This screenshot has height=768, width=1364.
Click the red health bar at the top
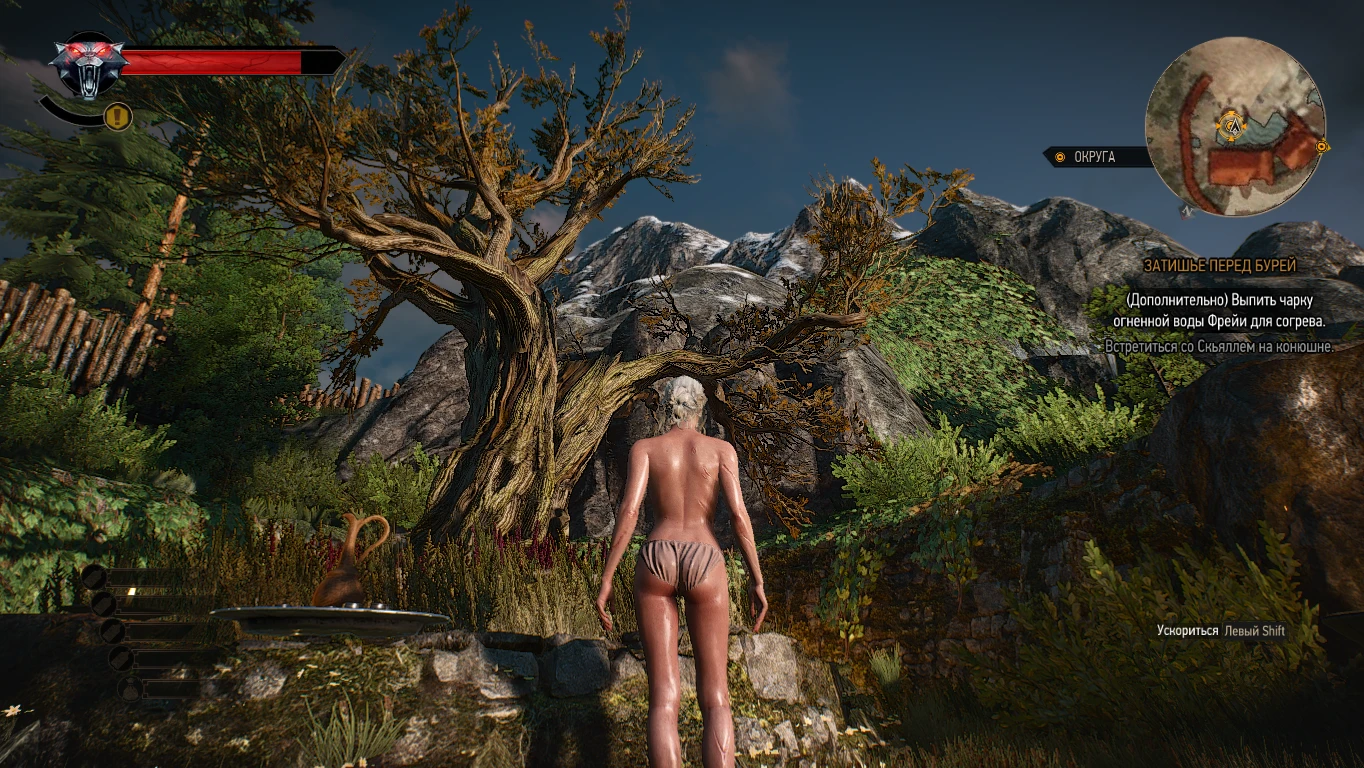[210, 60]
